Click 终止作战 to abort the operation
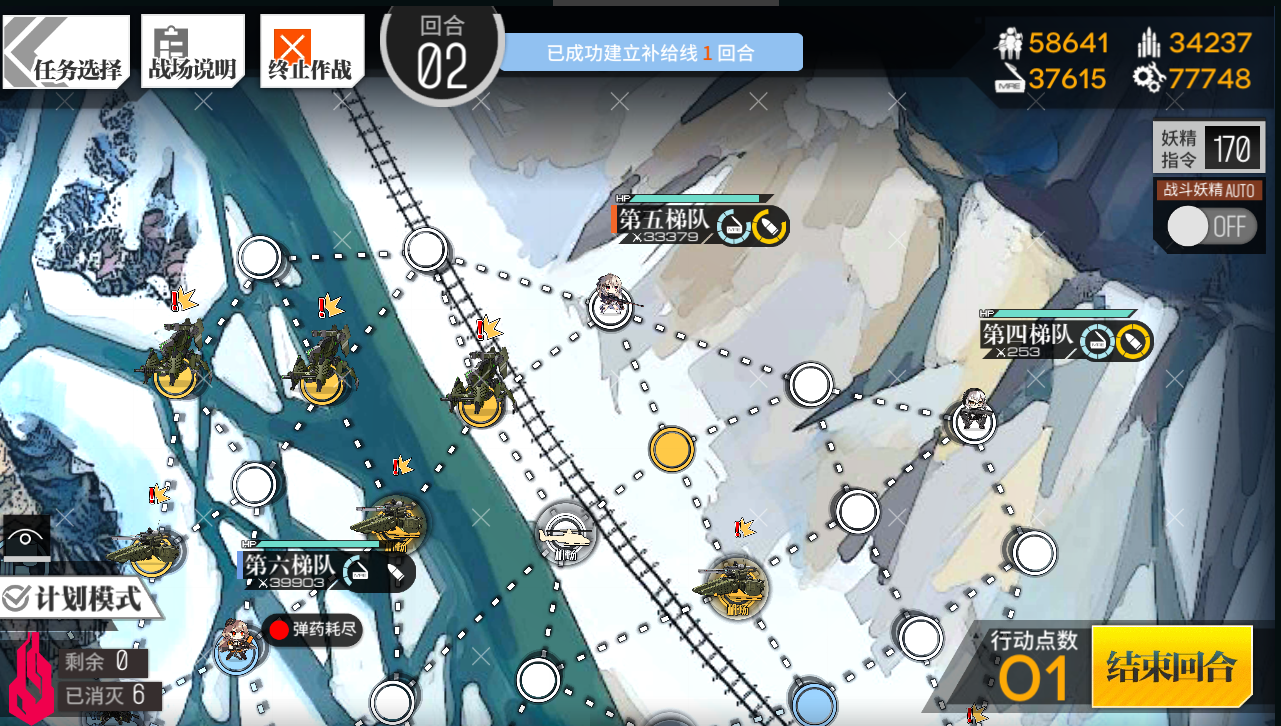This screenshot has width=1281, height=726. [310, 53]
